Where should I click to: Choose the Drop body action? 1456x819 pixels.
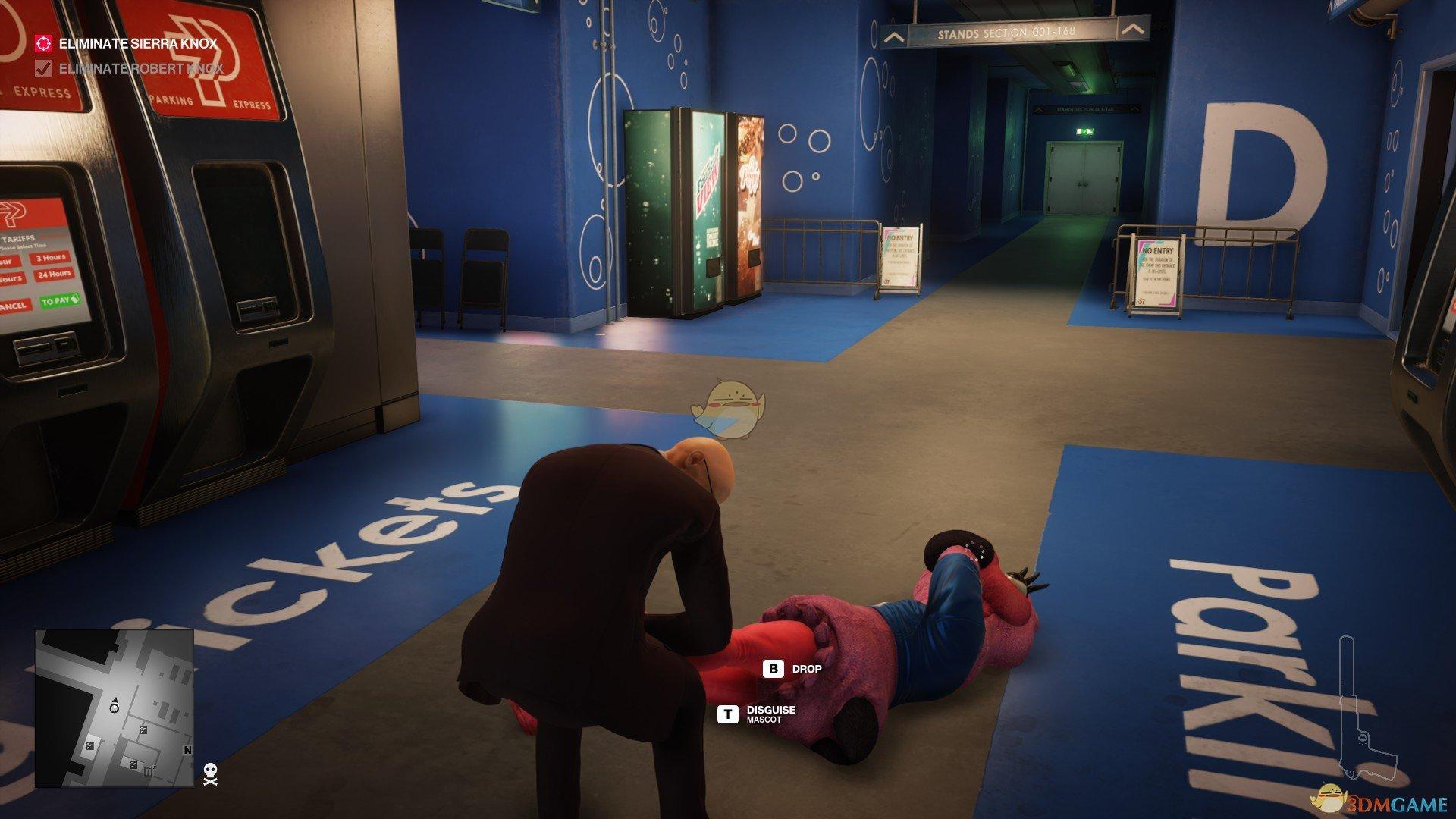tap(793, 669)
